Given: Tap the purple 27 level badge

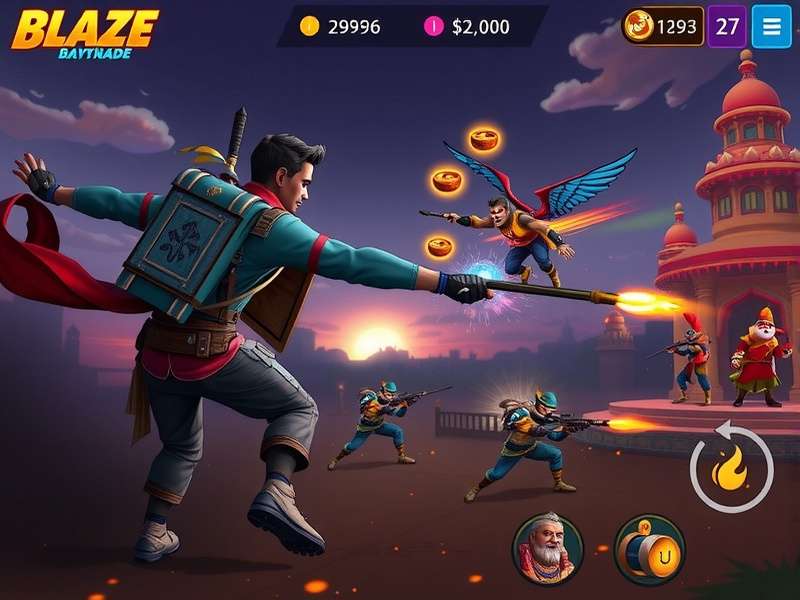Looking at the screenshot, I should tap(727, 26).
